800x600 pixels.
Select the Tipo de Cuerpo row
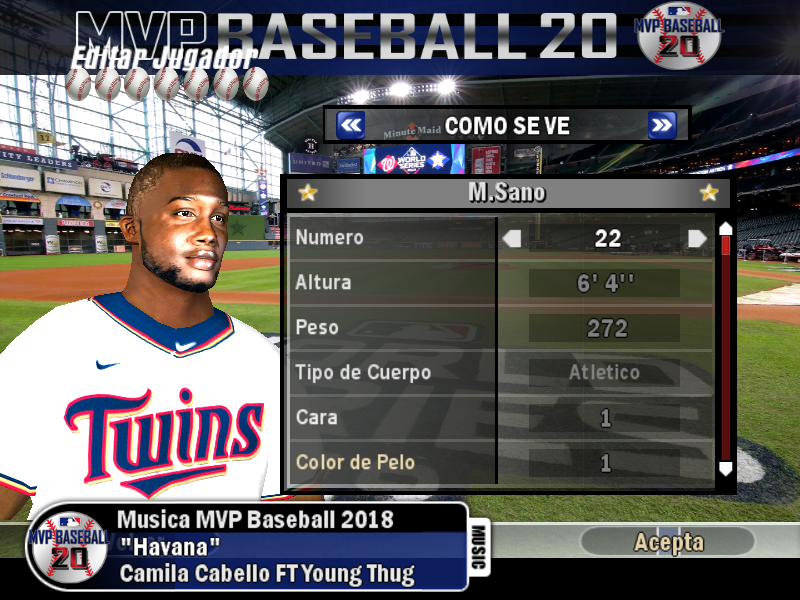pos(392,373)
